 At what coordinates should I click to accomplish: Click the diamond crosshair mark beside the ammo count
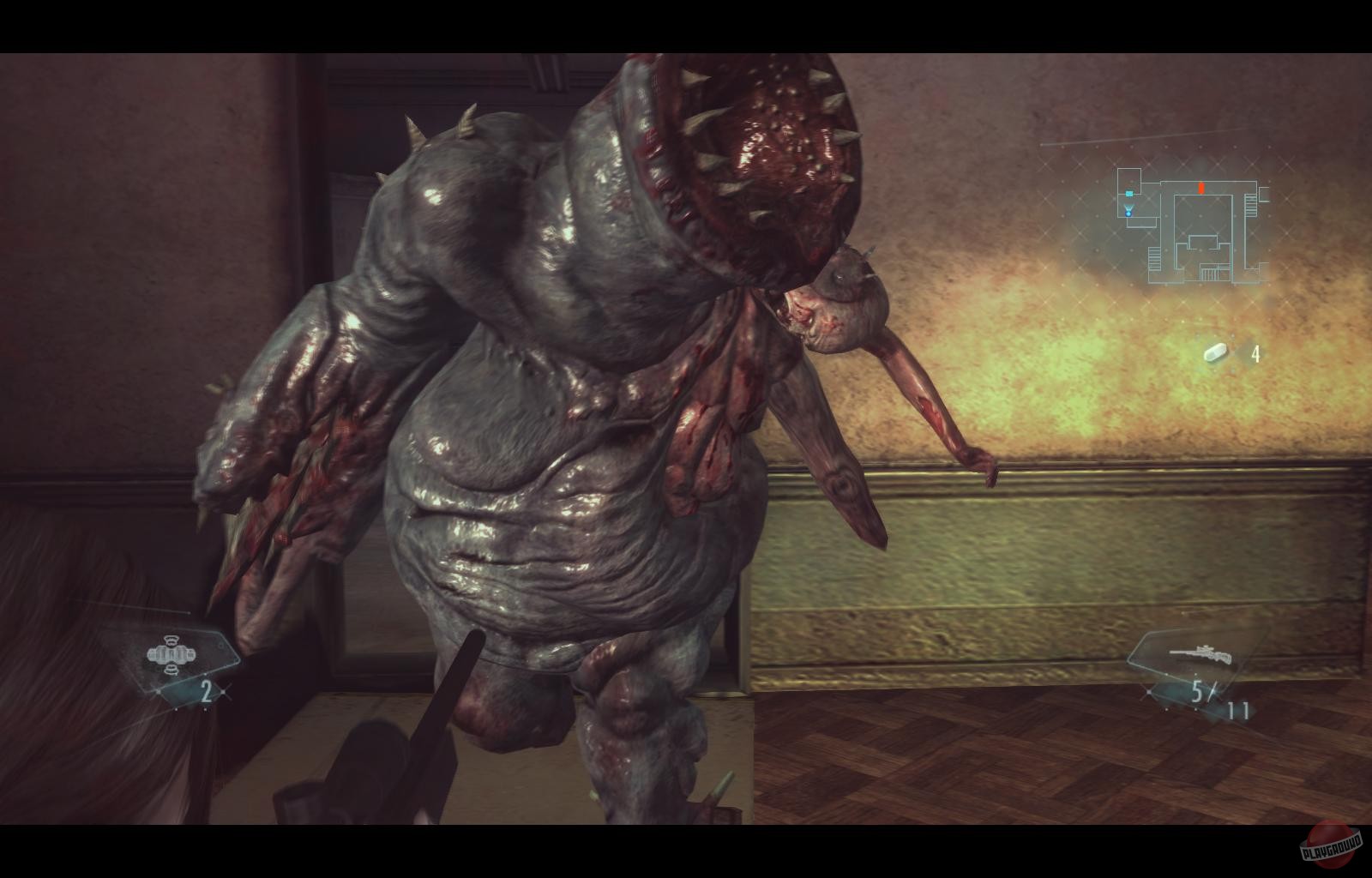pyautogui.click(x=1149, y=692)
